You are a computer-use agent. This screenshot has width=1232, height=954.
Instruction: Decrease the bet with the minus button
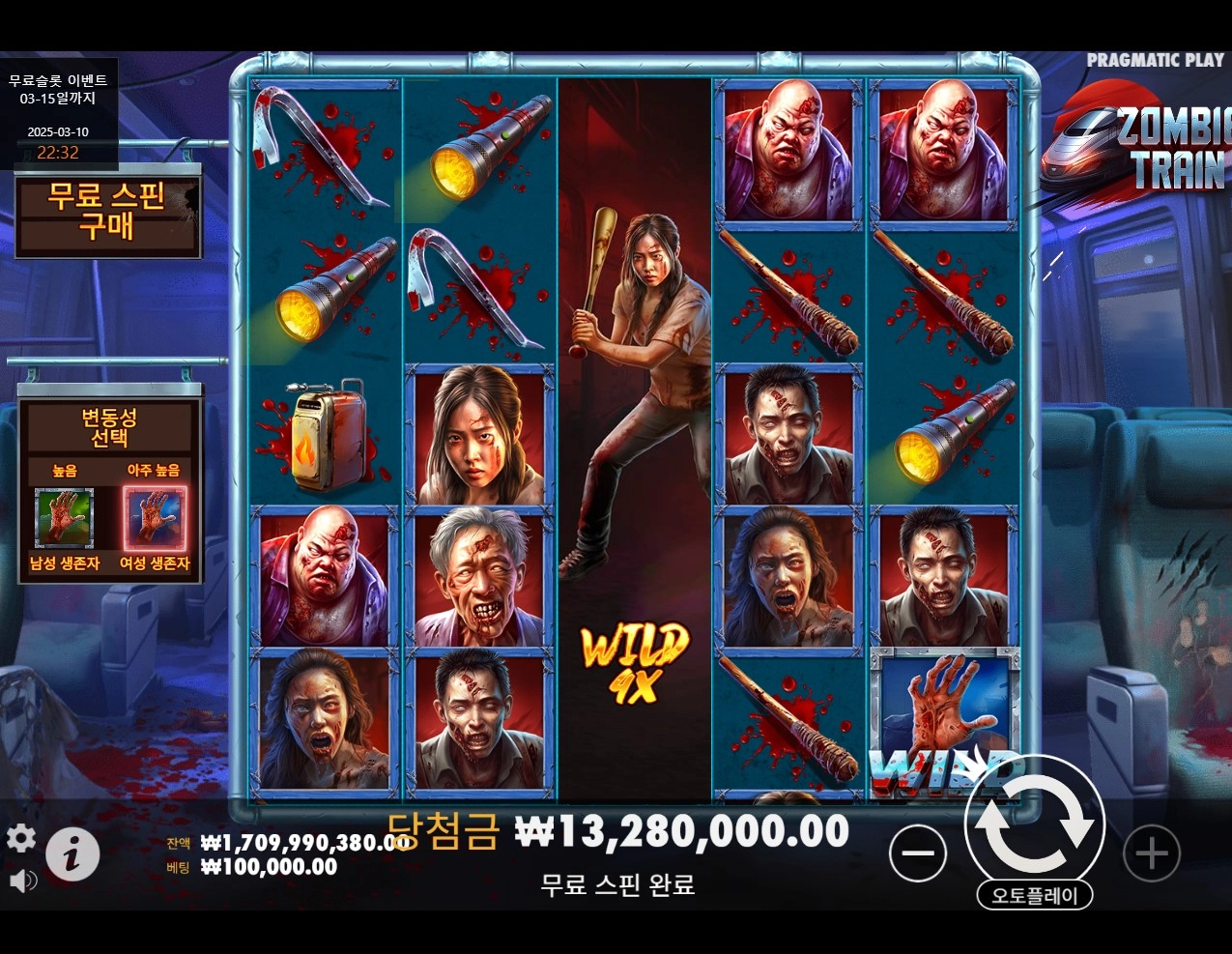(917, 853)
